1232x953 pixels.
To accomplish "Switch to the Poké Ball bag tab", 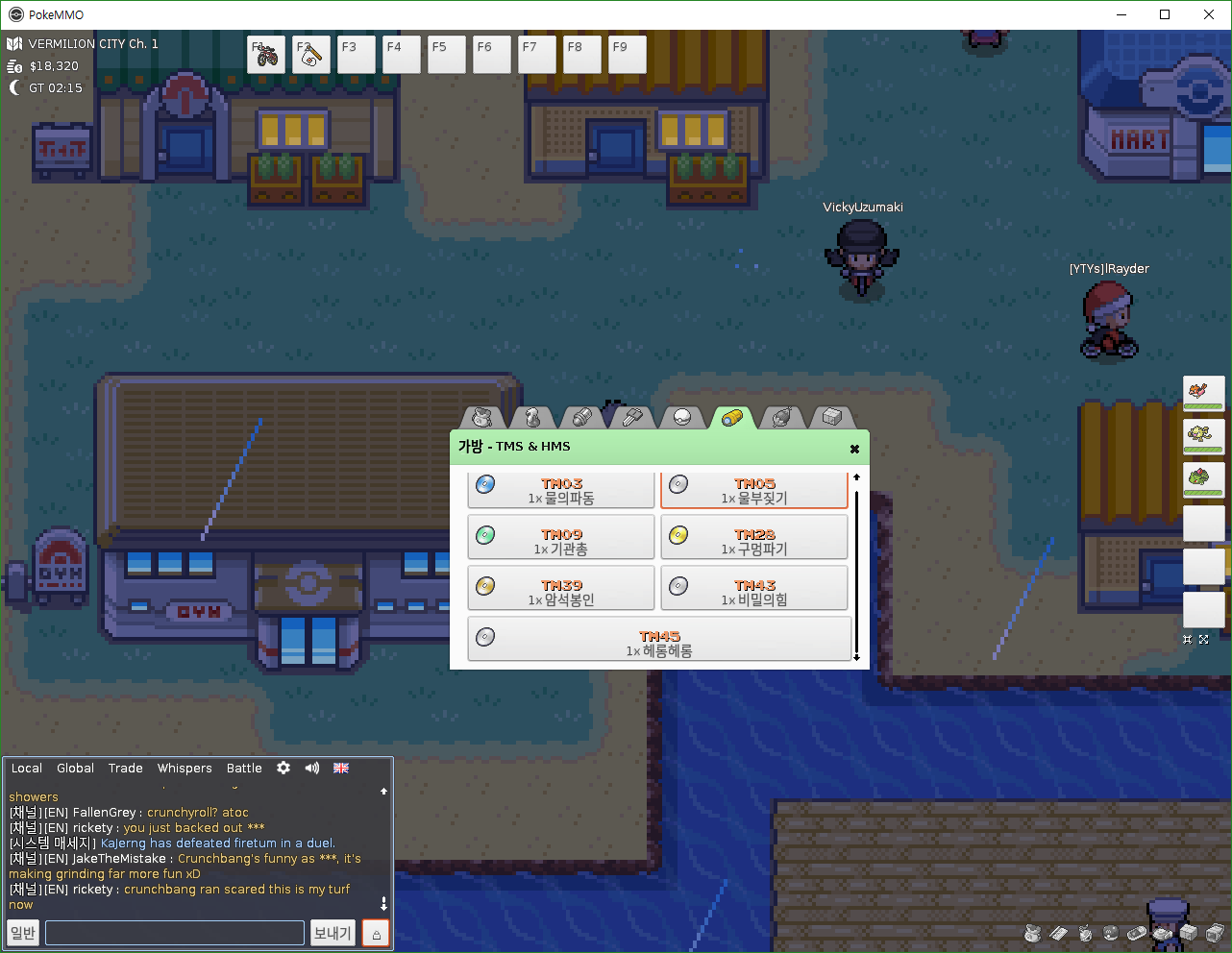I will pyautogui.click(x=681, y=418).
